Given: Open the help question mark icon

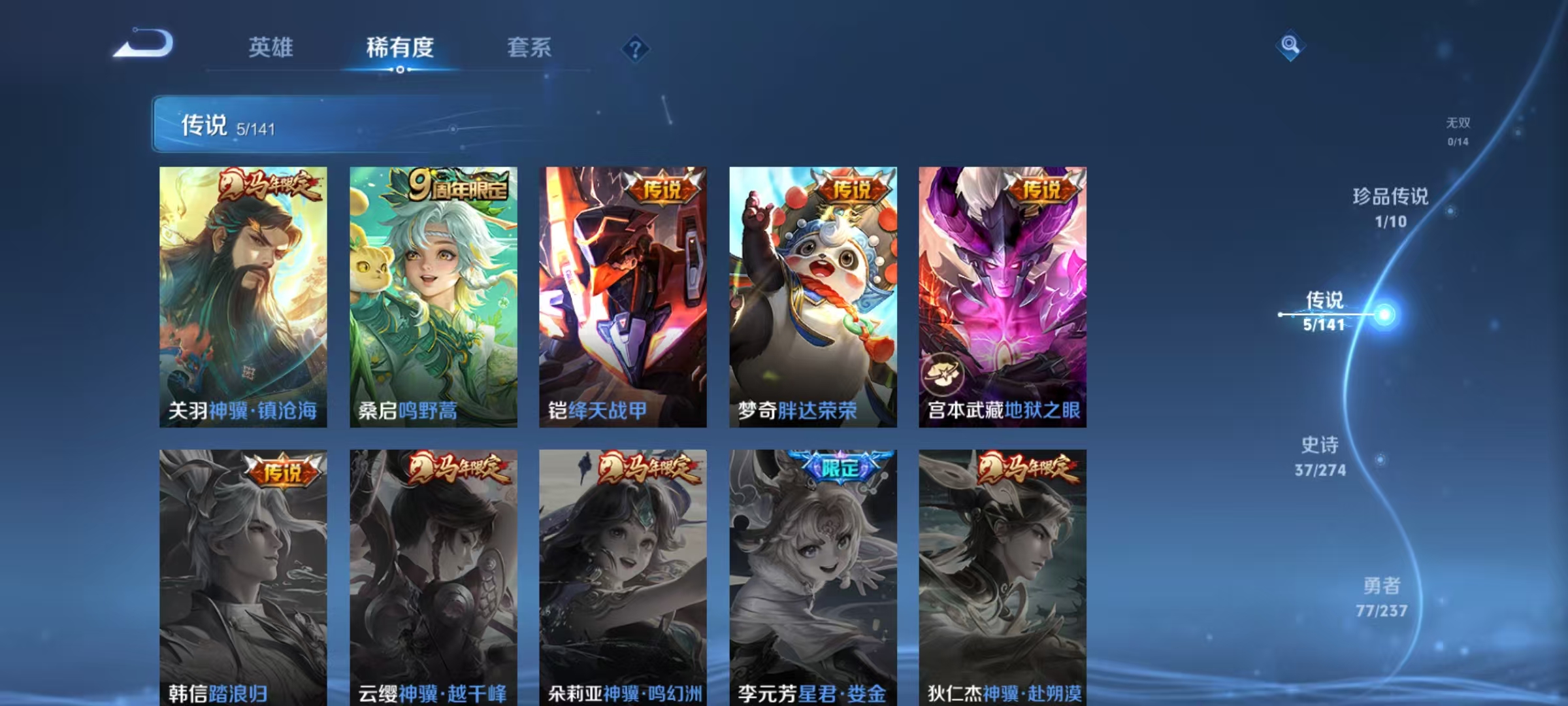Looking at the screenshot, I should 635,49.
